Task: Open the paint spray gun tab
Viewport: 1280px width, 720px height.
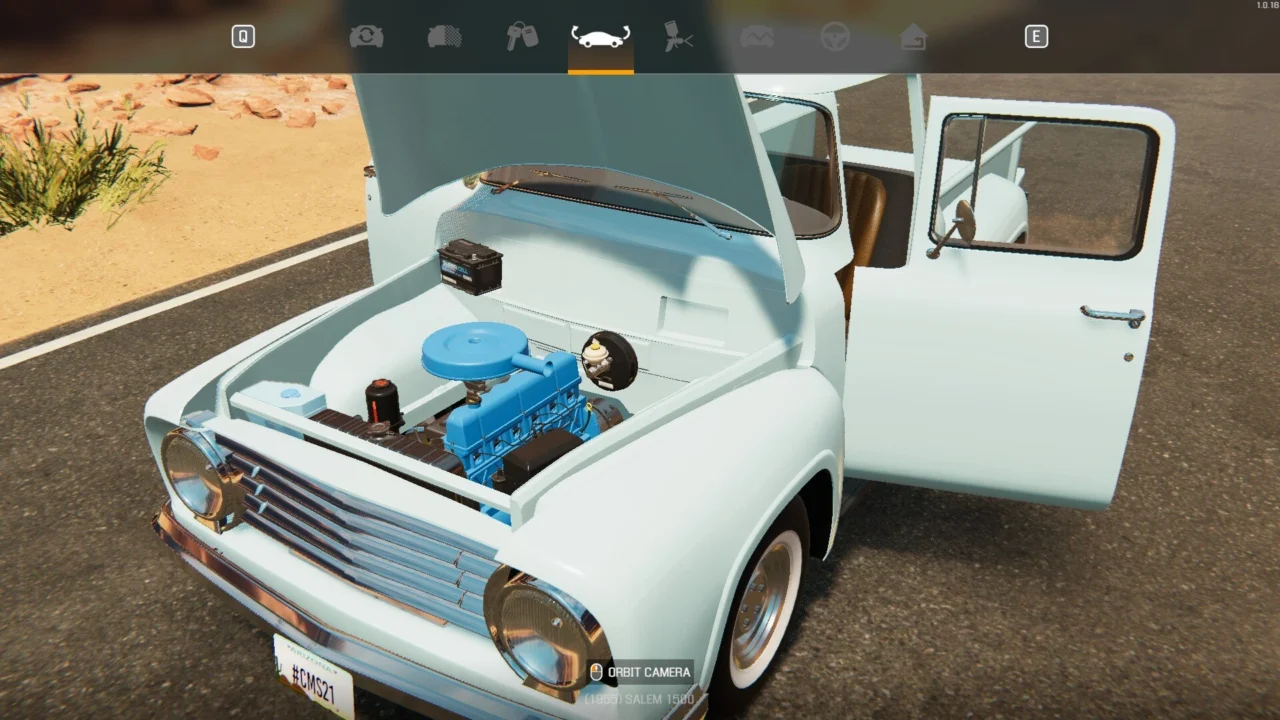Action: coord(679,37)
